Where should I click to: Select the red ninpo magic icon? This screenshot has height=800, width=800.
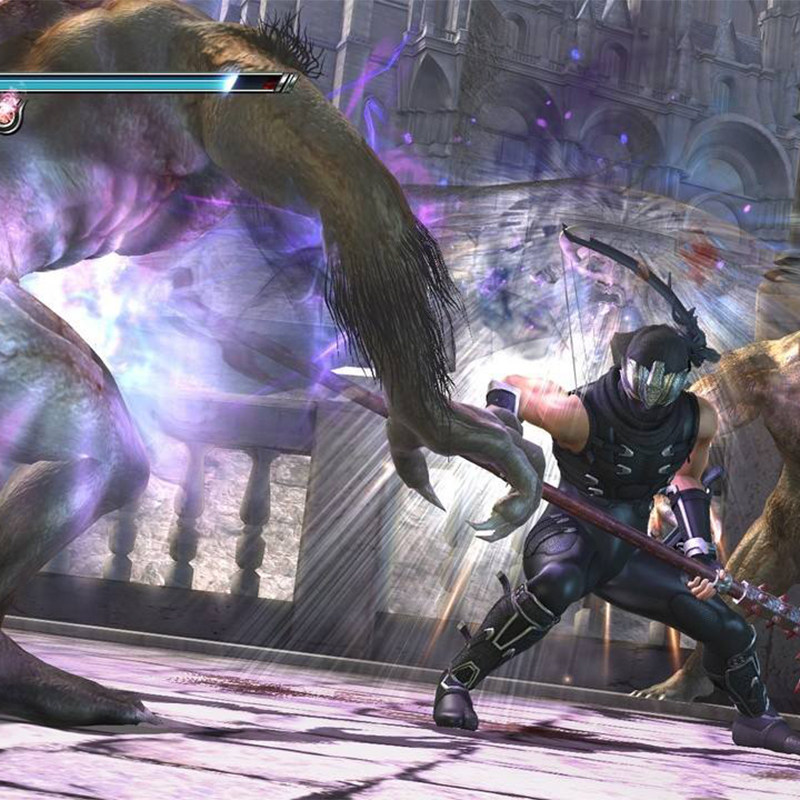coord(9,111)
